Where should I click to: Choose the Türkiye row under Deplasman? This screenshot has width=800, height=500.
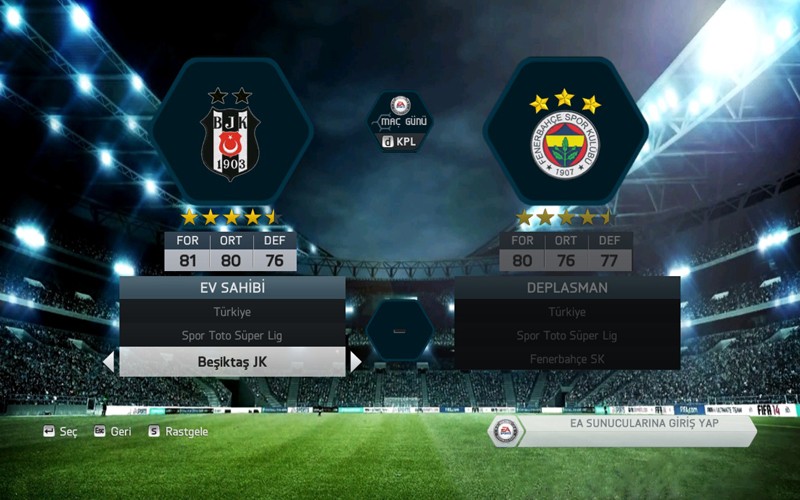pyautogui.click(x=567, y=312)
